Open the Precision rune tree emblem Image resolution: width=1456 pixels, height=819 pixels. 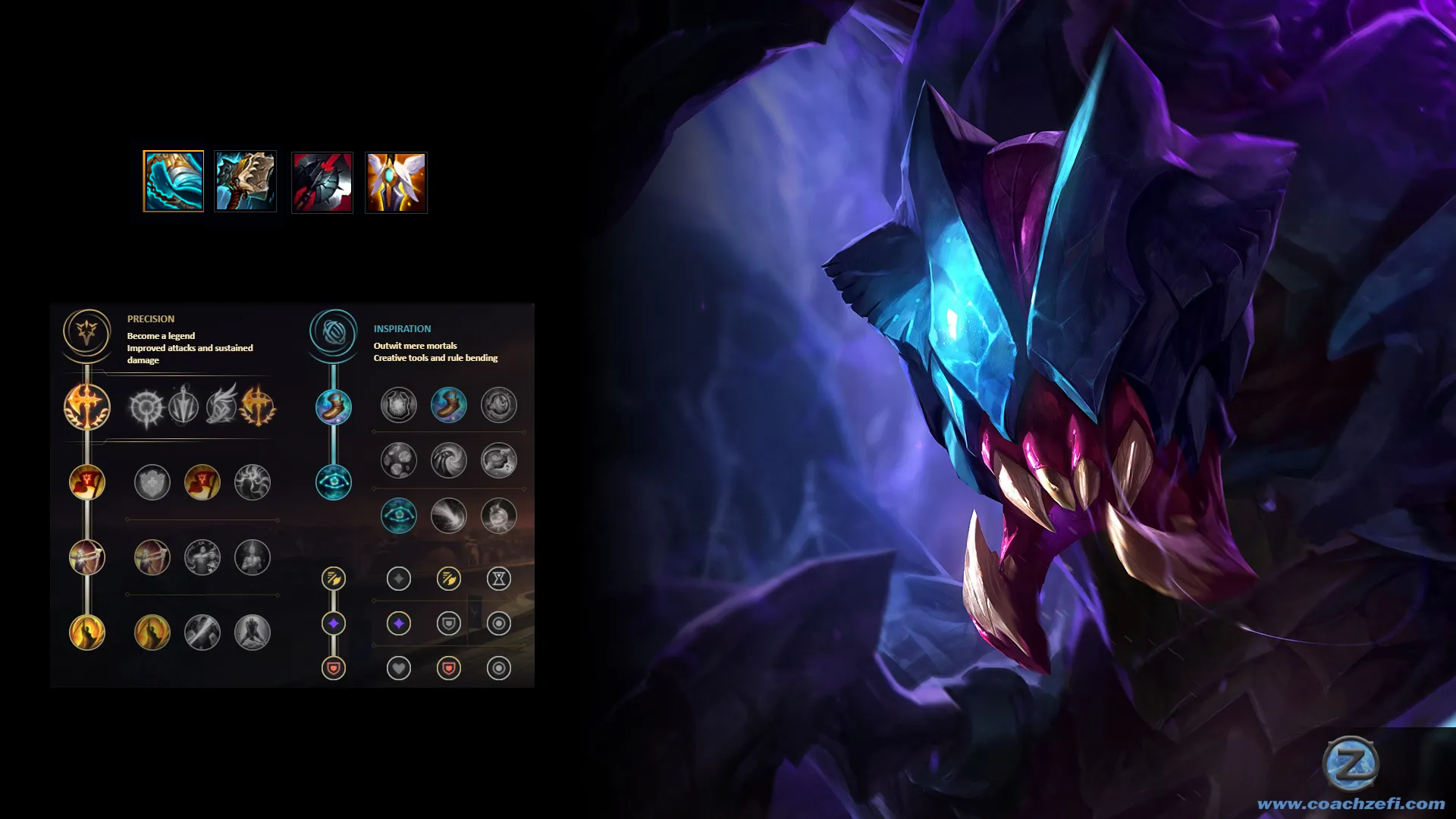[x=87, y=332]
